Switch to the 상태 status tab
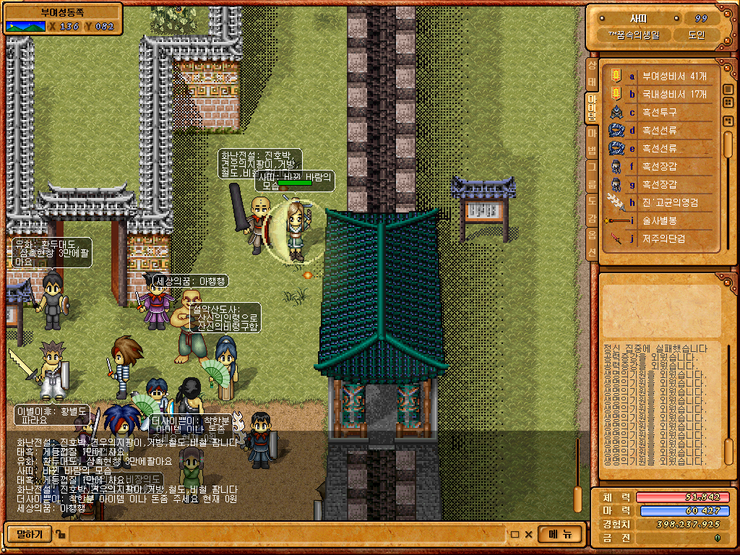The width and height of the screenshot is (740, 555). coord(591,73)
